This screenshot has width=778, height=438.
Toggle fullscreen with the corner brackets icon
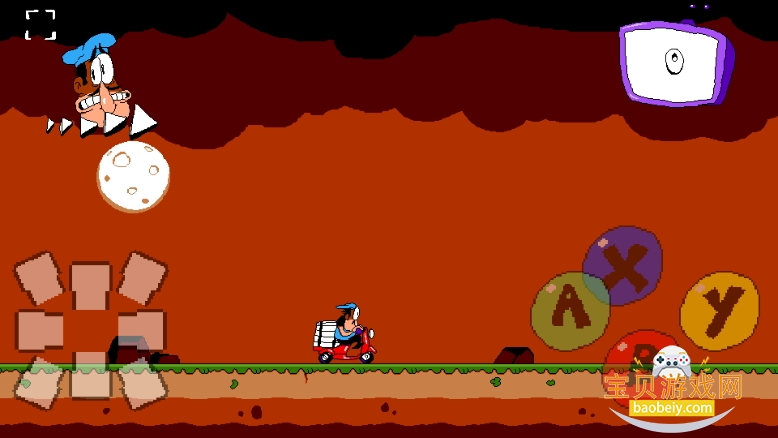(x=41, y=25)
